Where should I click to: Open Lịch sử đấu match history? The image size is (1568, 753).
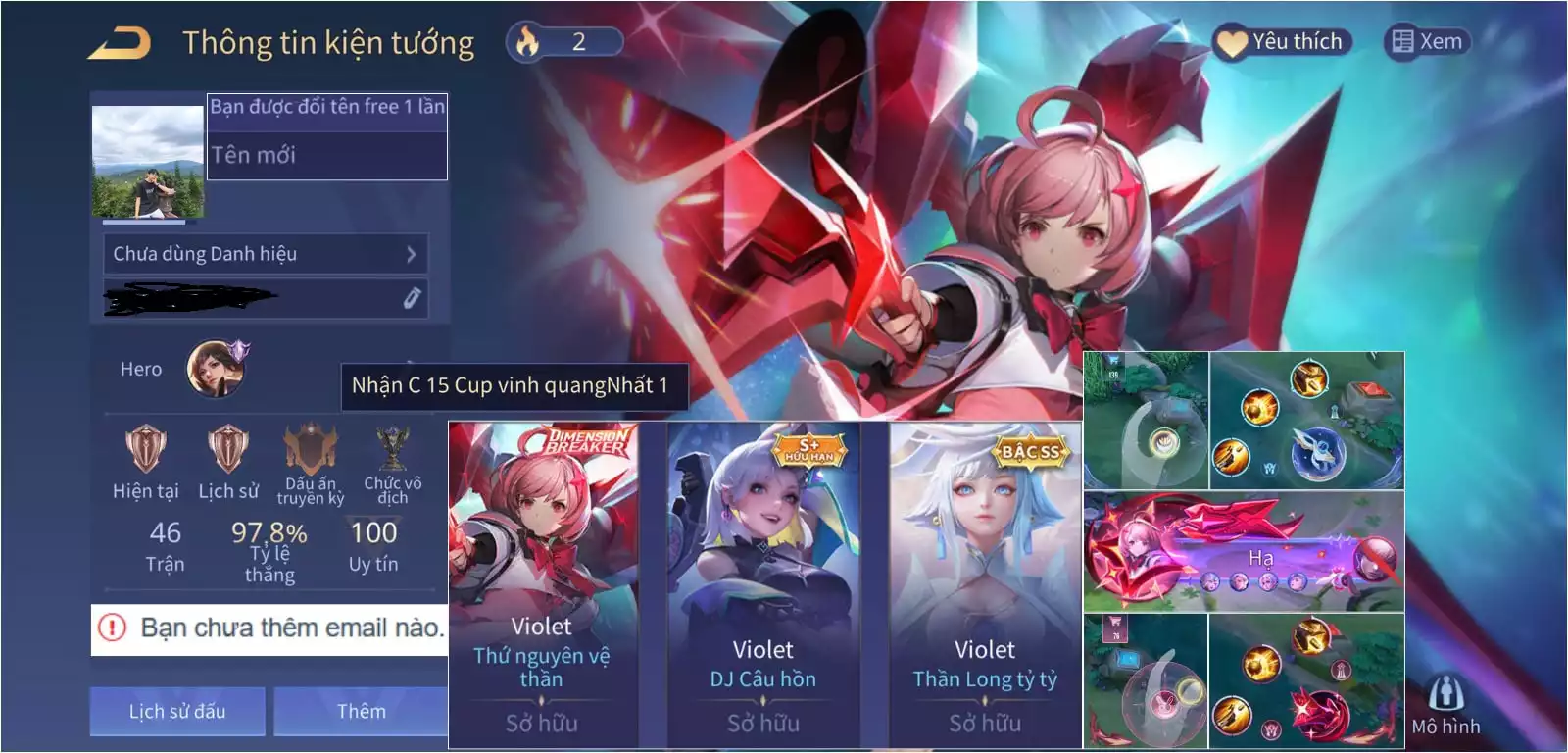[x=177, y=711]
